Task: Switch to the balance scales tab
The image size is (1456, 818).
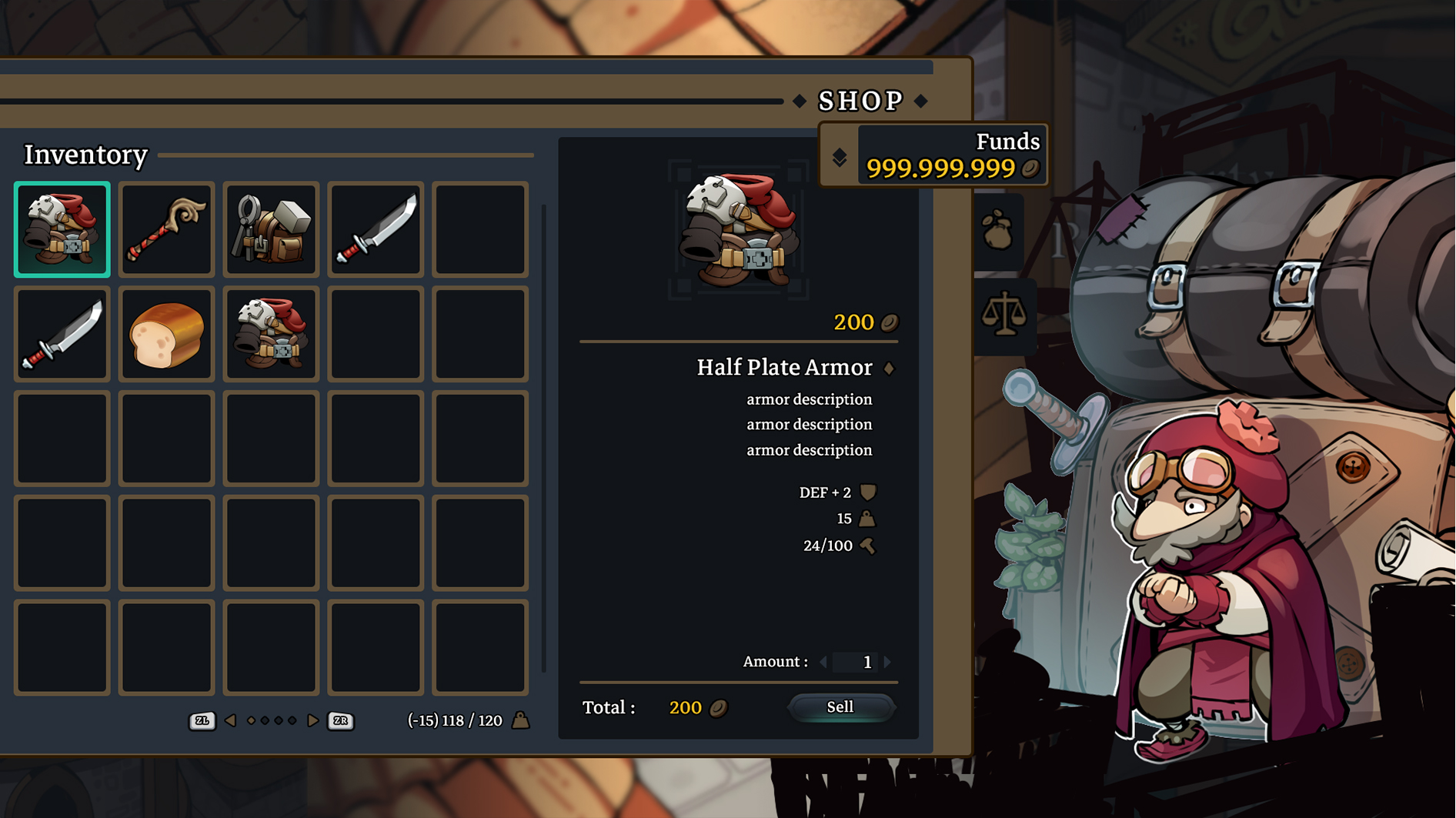Action: 1004,315
